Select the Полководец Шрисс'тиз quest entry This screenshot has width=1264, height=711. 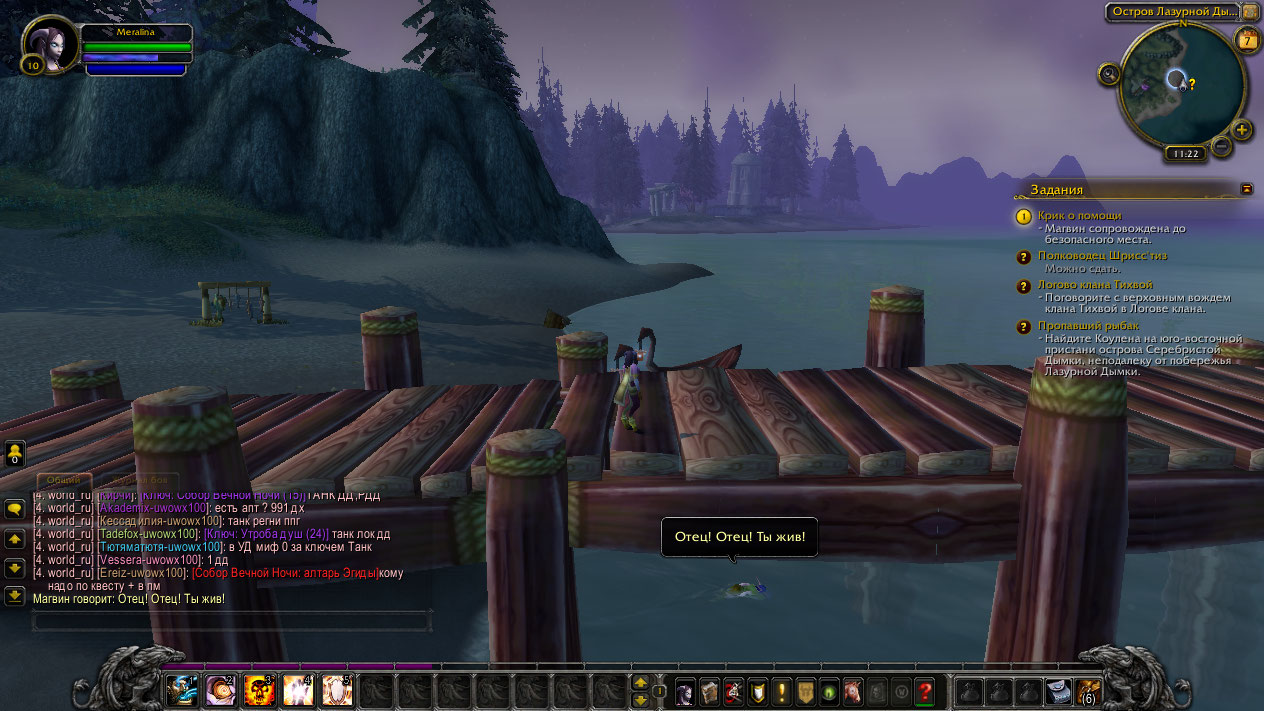pos(1102,256)
